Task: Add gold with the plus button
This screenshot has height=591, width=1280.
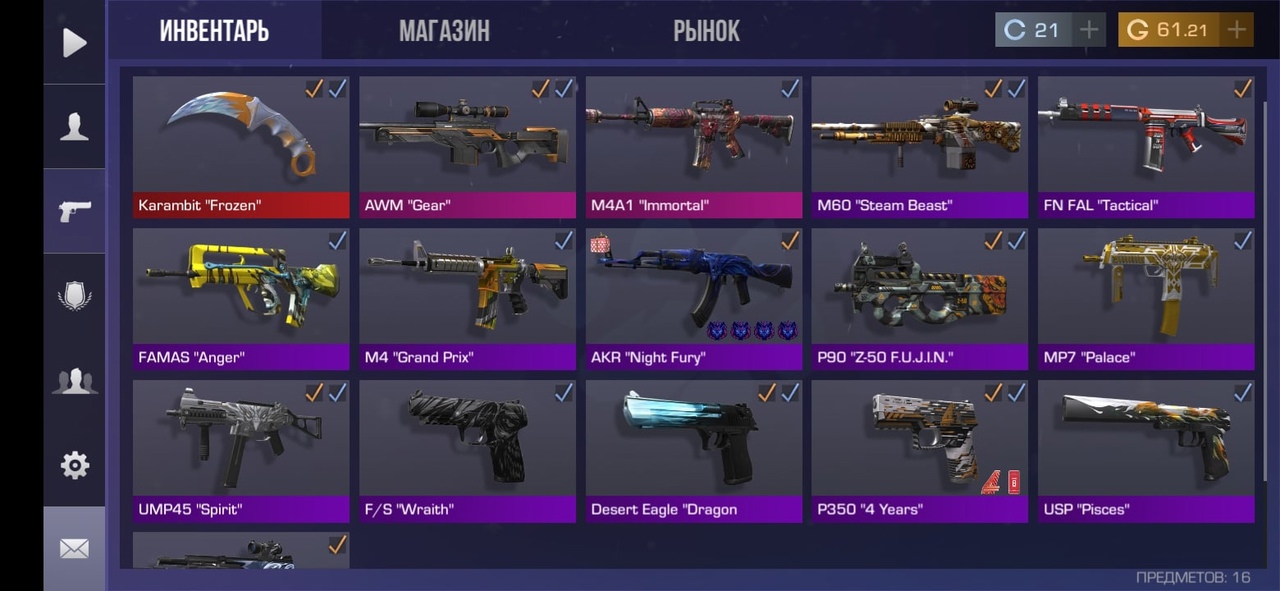Action: point(1237,30)
